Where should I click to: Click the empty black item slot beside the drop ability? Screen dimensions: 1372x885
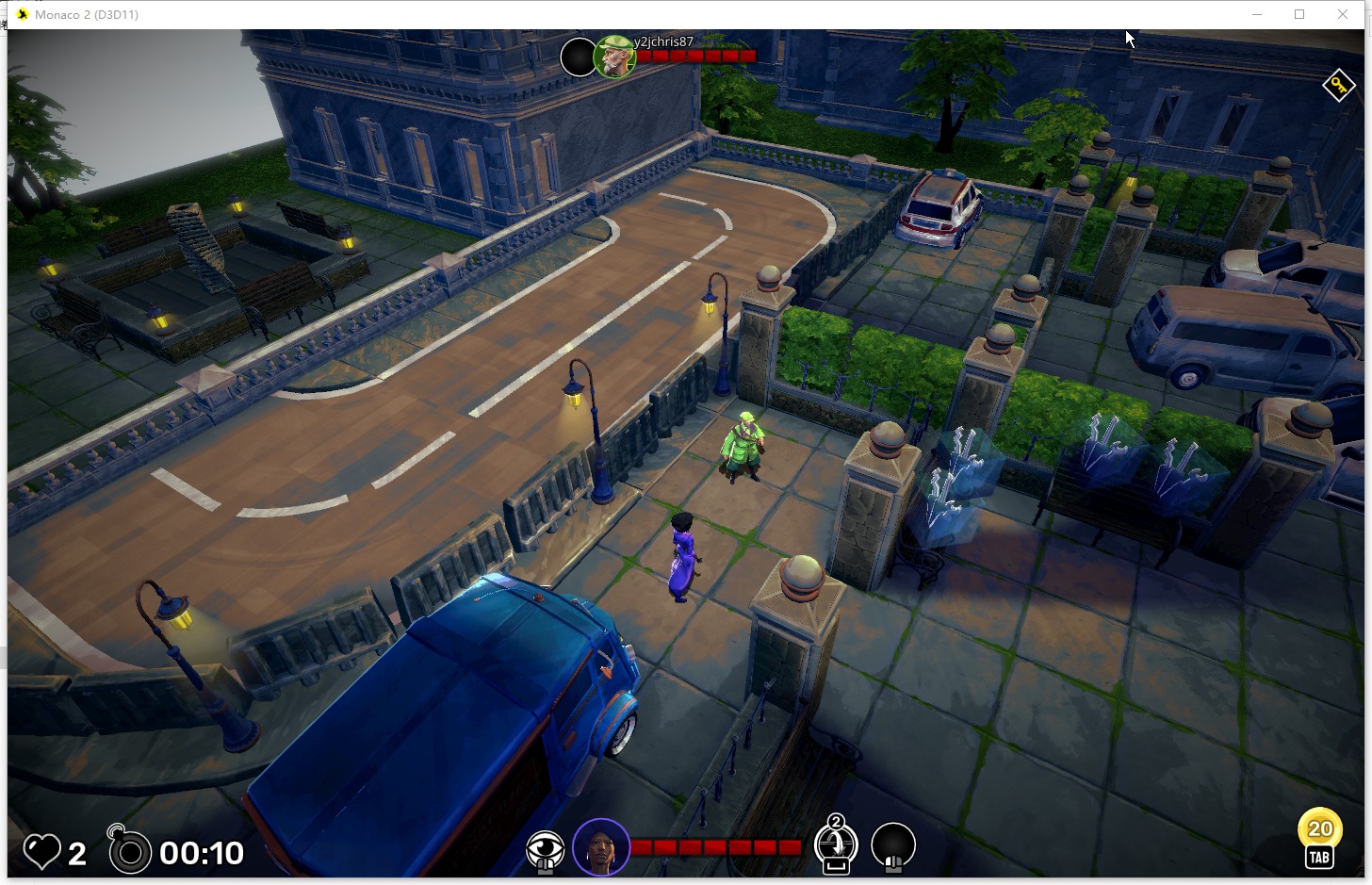[x=893, y=844]
